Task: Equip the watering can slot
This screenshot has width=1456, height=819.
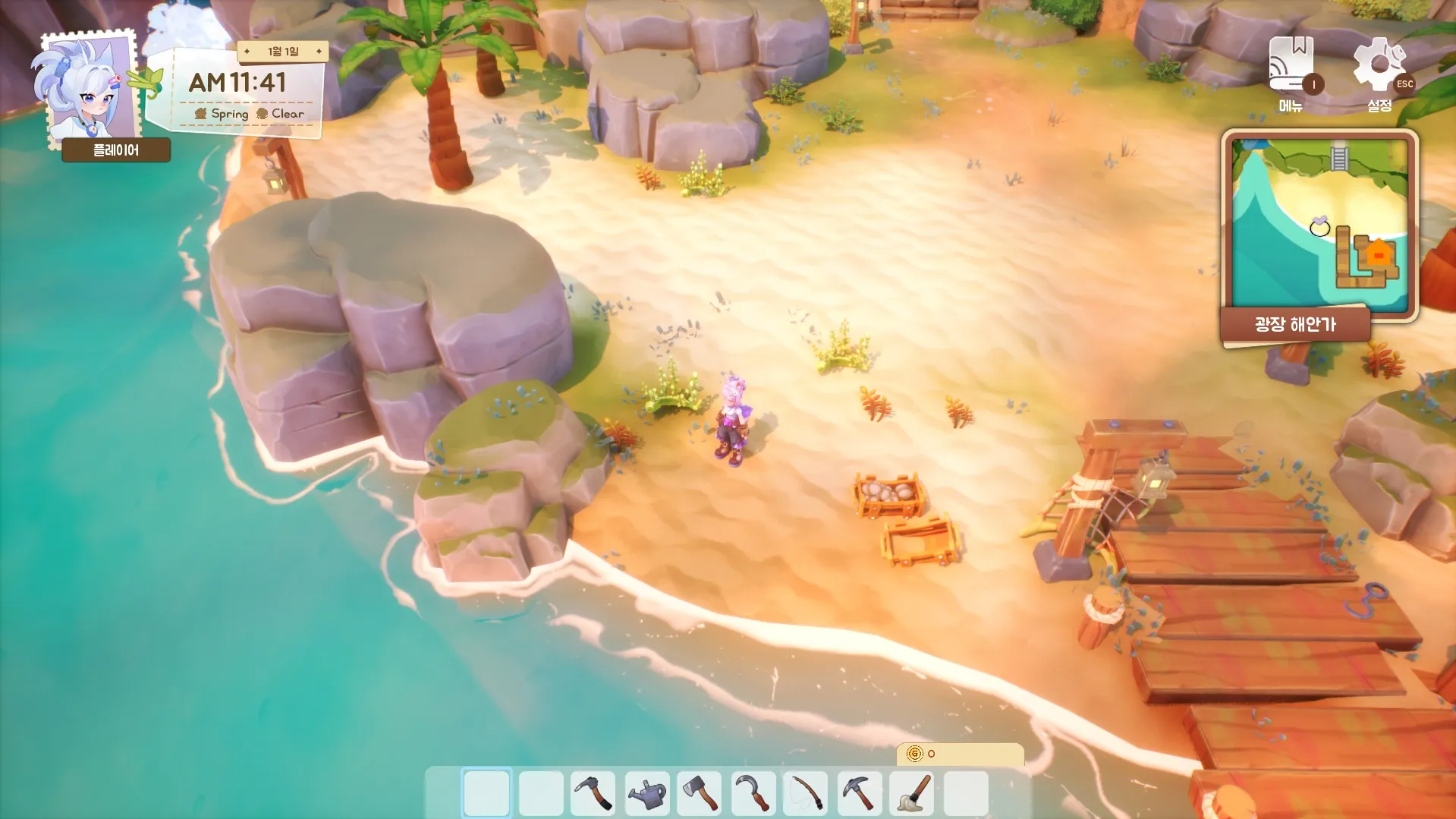Action: pos(646,793)
